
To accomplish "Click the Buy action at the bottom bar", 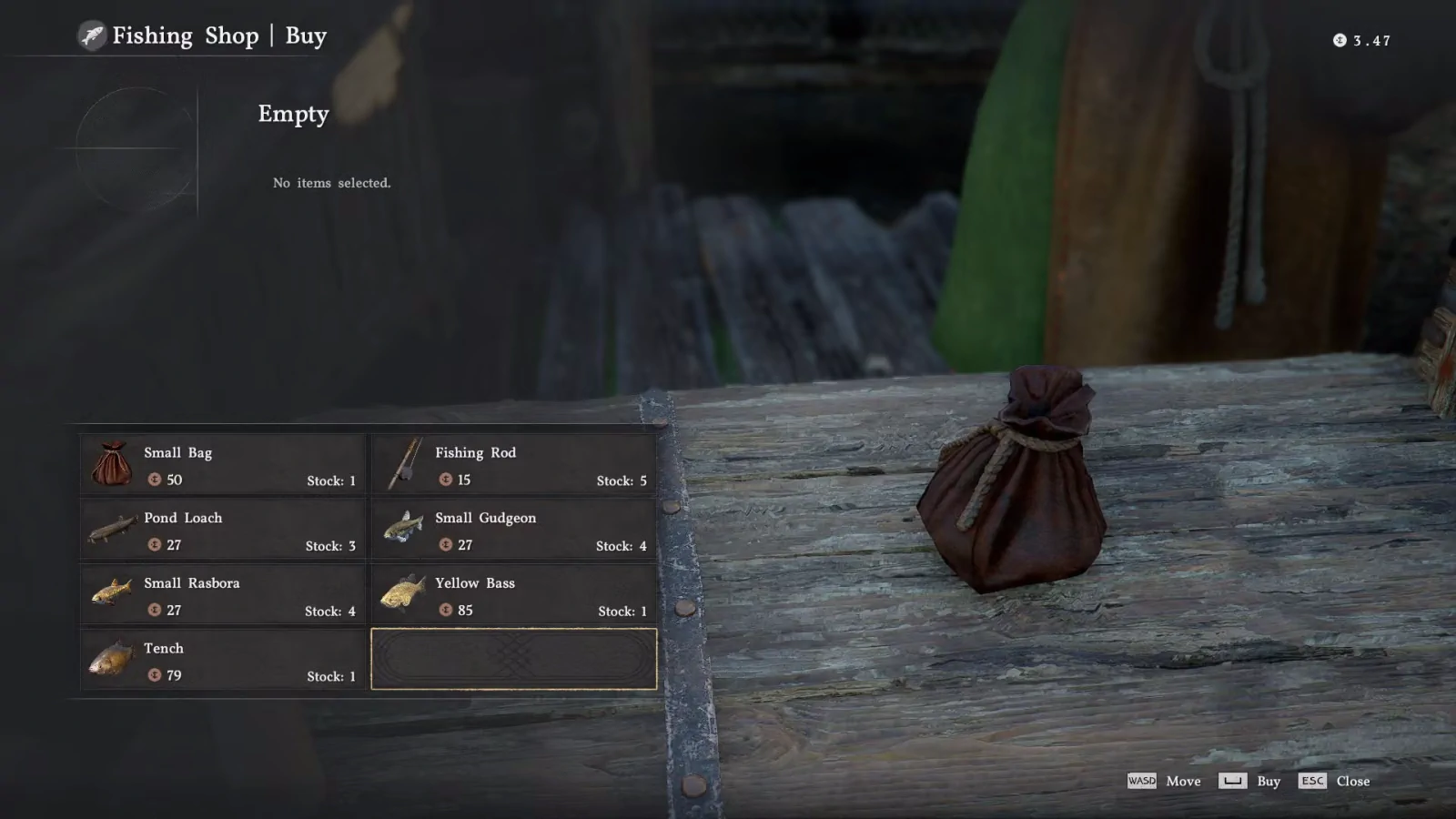I will coord(1267,781).
